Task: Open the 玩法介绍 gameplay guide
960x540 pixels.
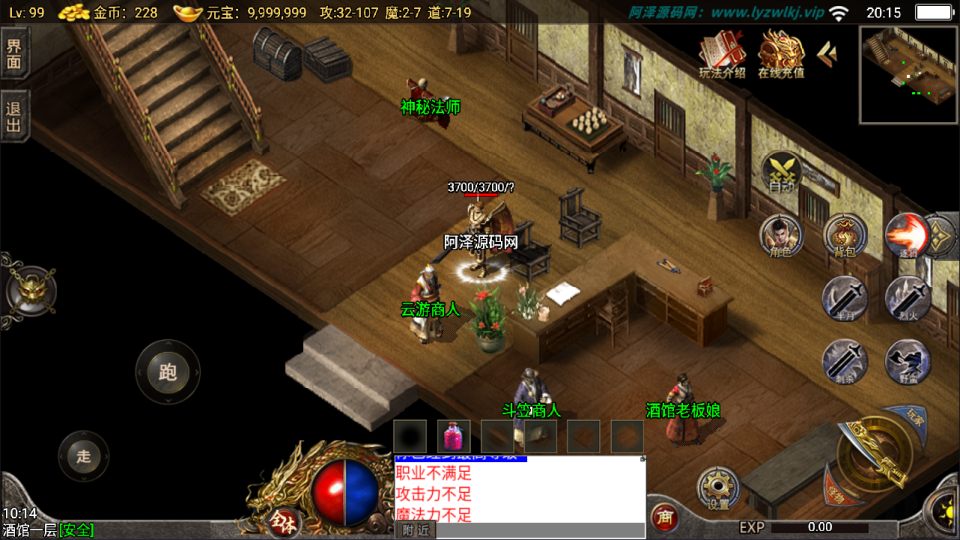Action: tap(722, 54)
